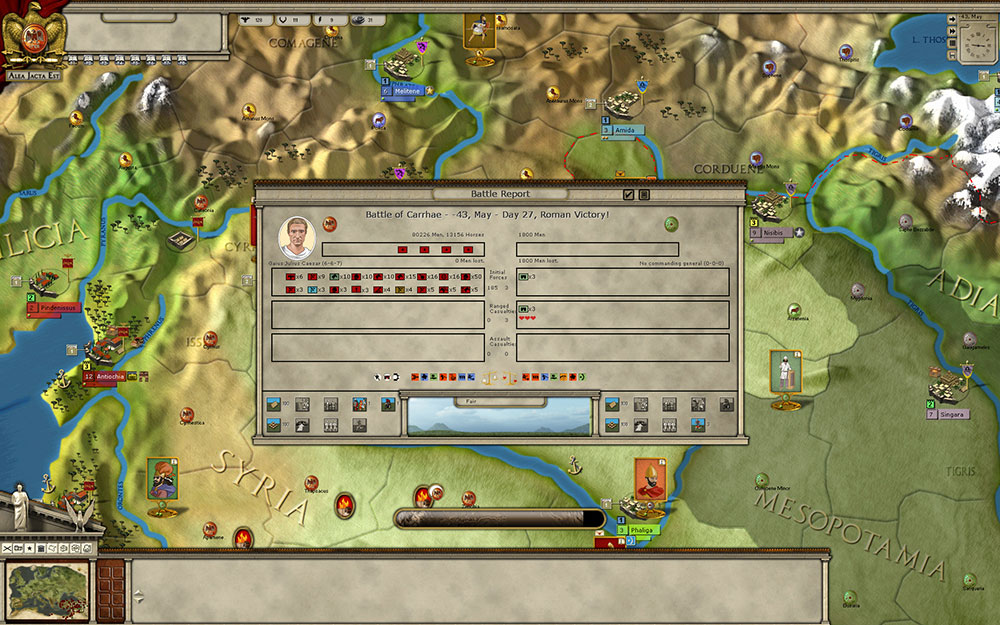Select the Melitene city label

[405, 91]
